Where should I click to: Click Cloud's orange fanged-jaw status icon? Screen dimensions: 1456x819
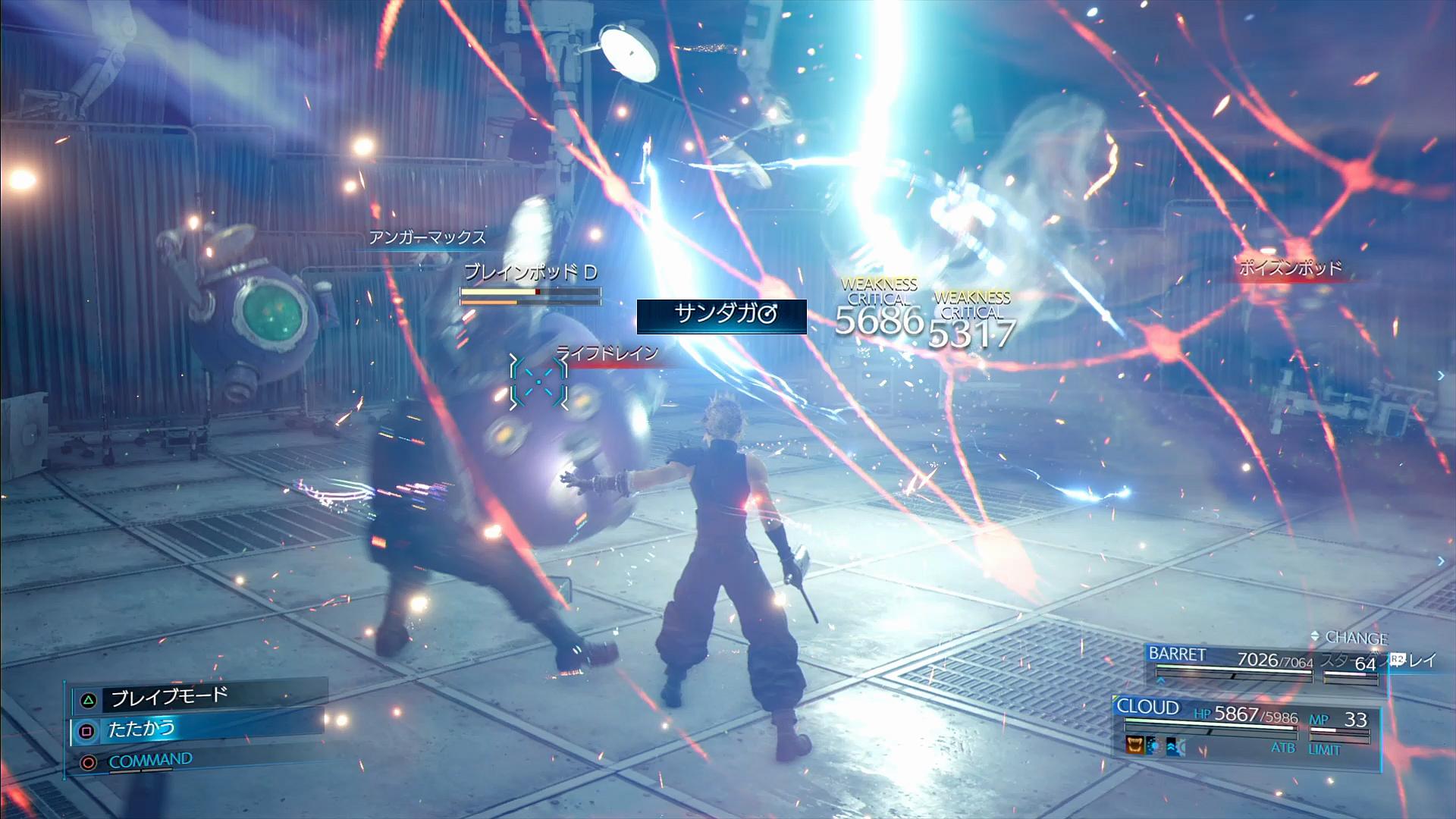(1134, 746)
